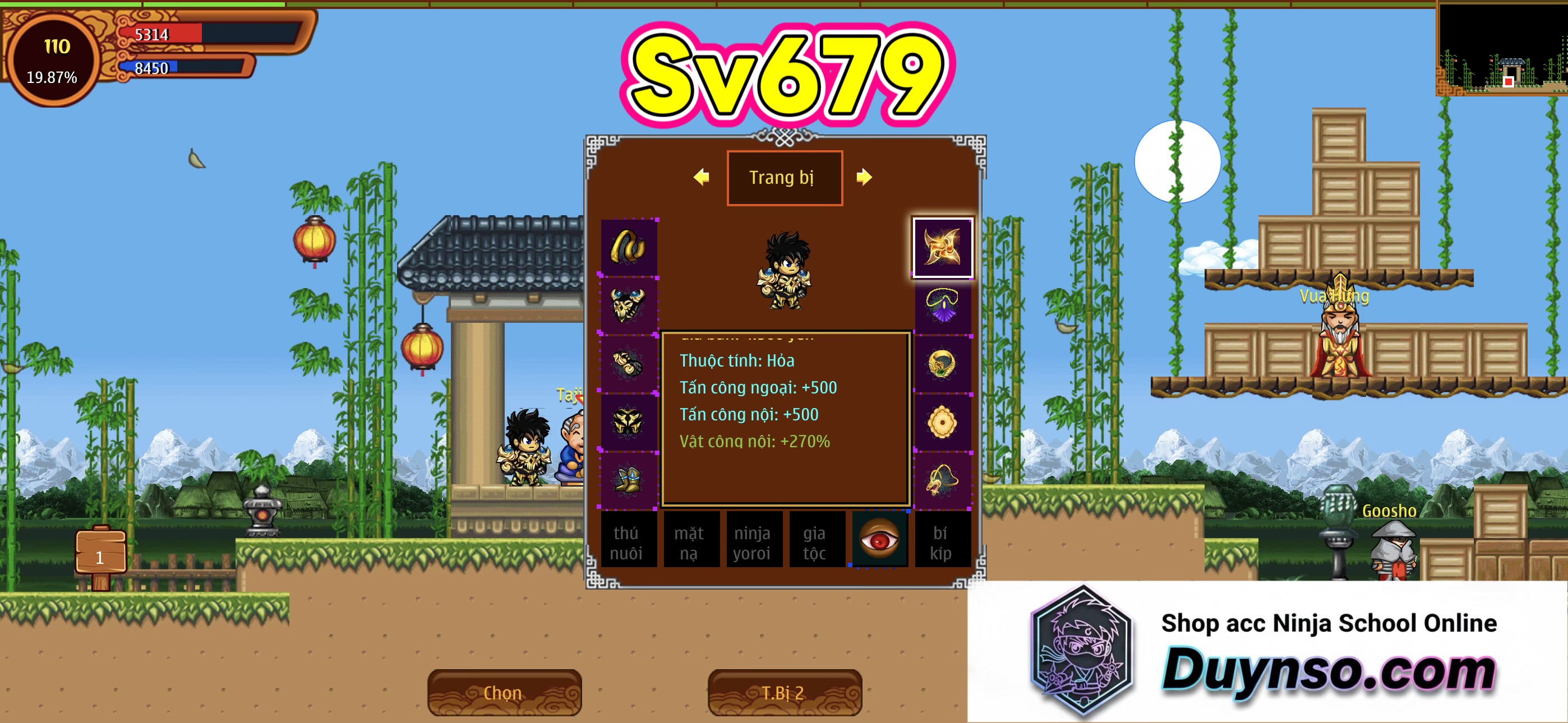The image size is (1568, 723).
Task: Confirm with the Chọn button
Action: coord(504,693)
